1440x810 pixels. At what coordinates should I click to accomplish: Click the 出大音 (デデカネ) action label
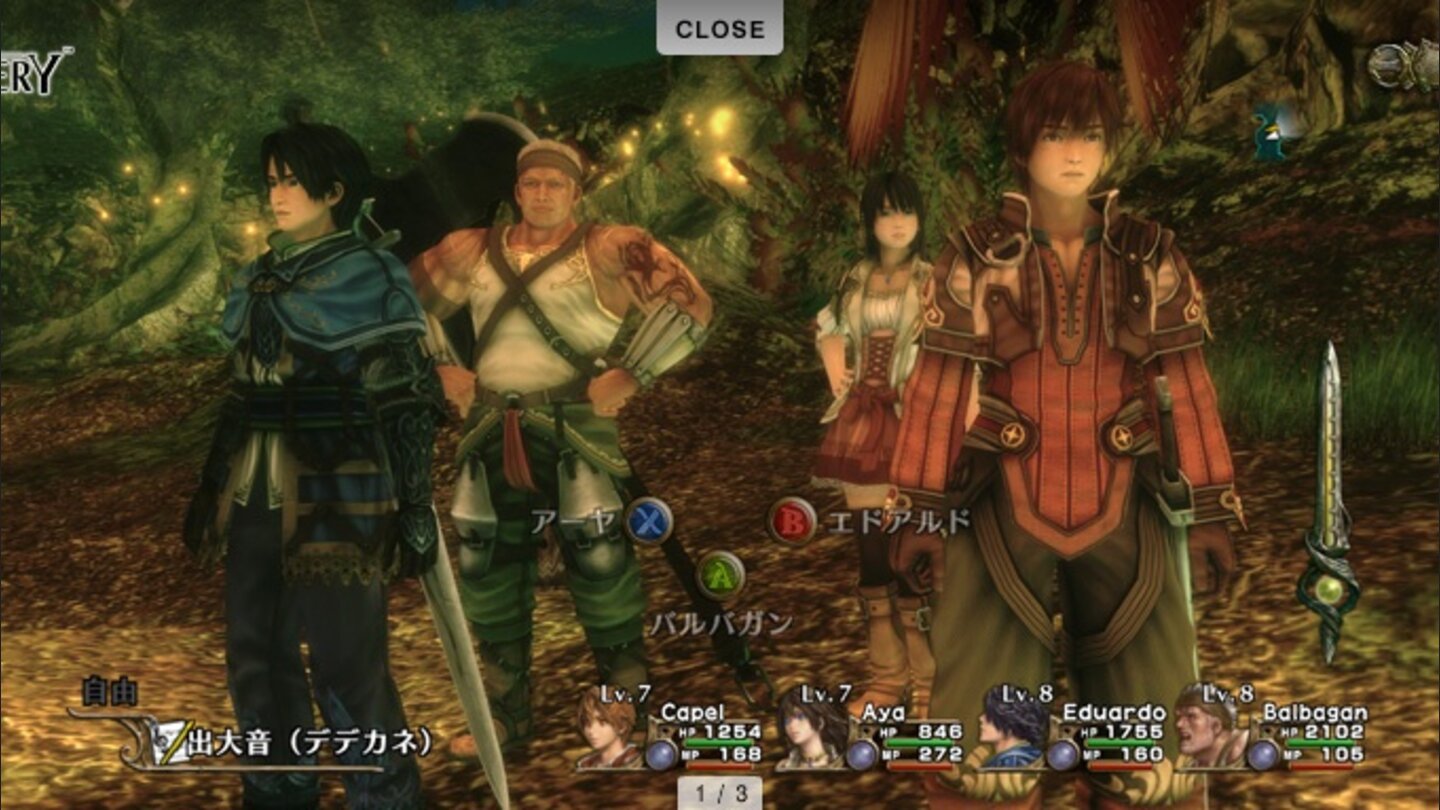point(310,744)
